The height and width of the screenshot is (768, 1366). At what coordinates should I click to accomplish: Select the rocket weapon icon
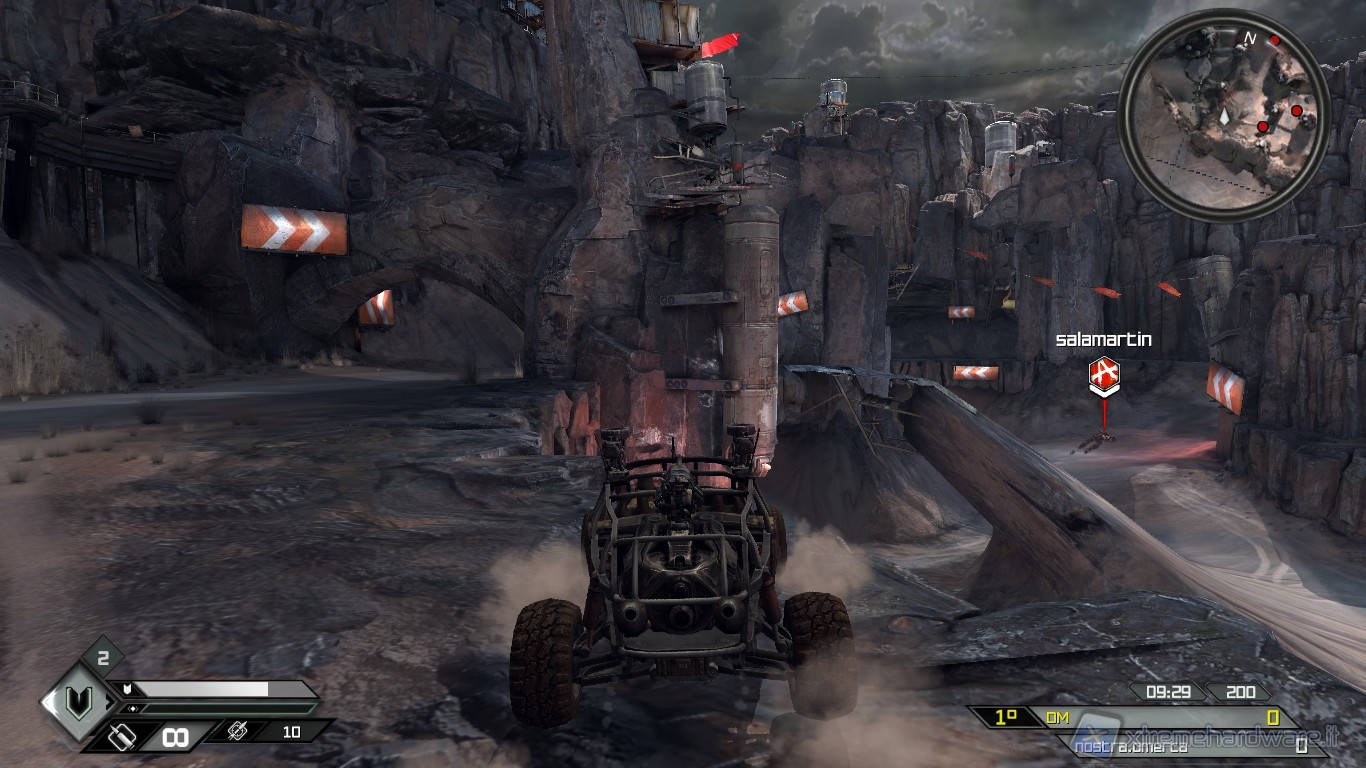(238, 732)
